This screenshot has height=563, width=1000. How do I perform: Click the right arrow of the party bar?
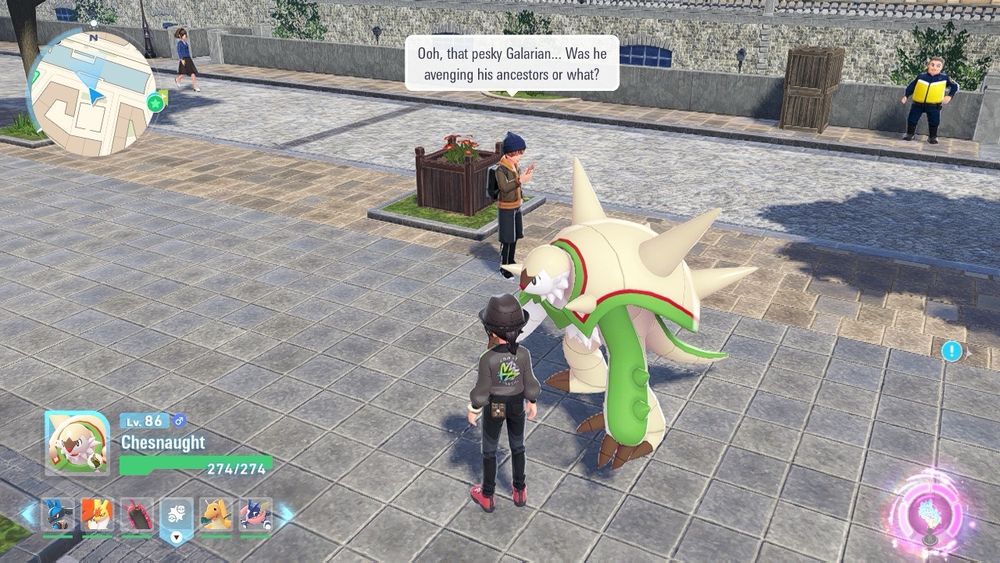[286, 516]
